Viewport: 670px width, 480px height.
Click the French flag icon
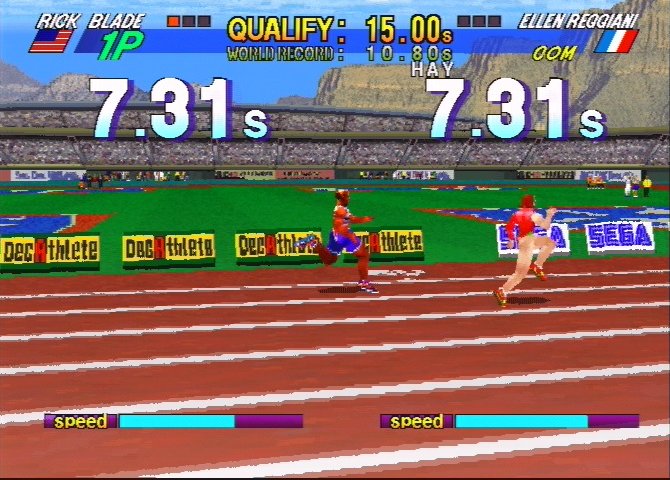(x=616, y=41)
